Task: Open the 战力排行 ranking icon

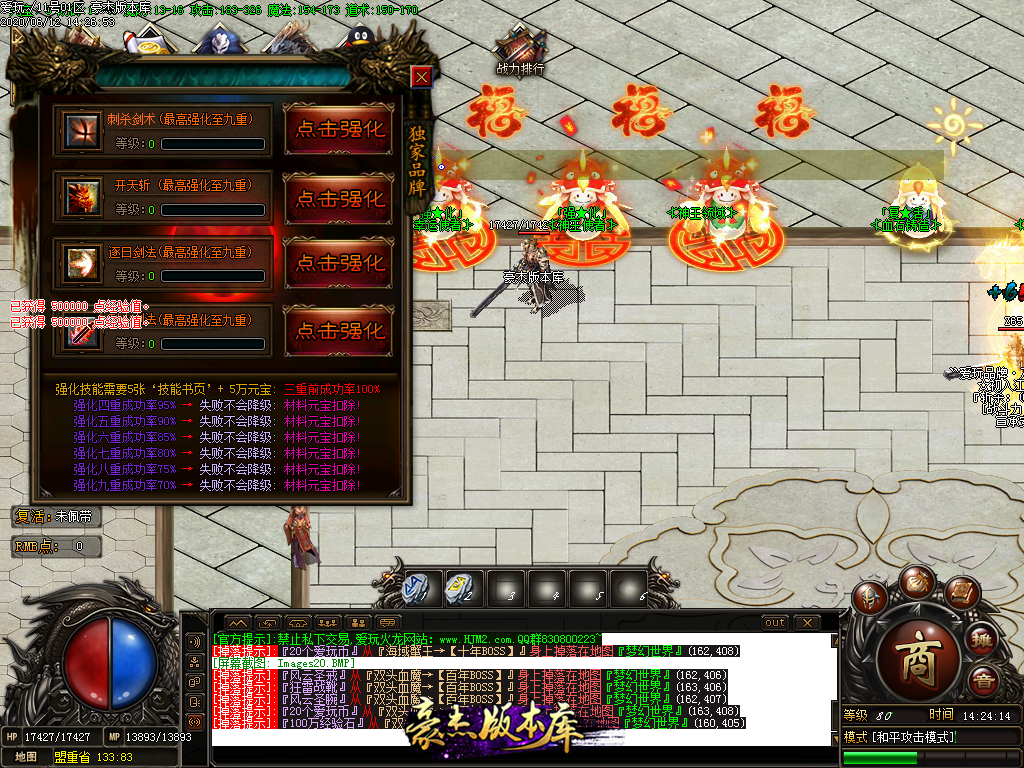Action: (520, 52)
